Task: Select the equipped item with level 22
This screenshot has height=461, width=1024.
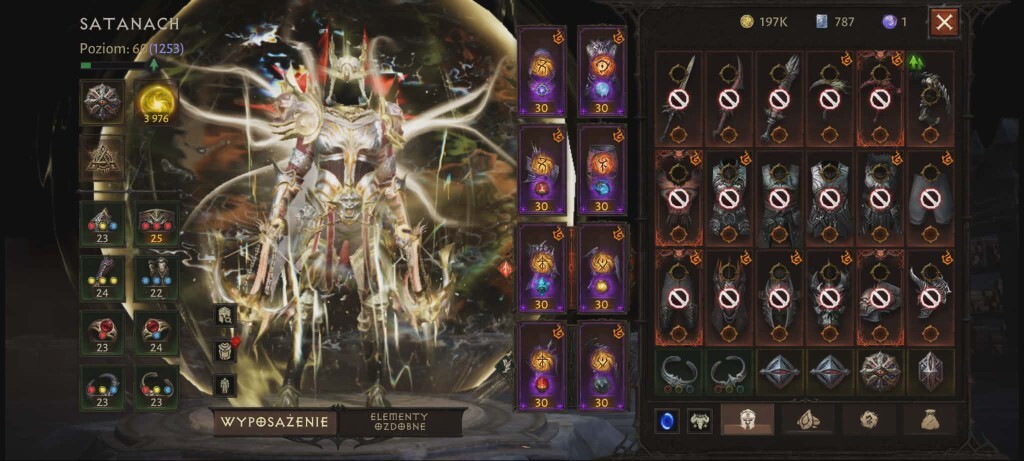Action: click(156, 276)
